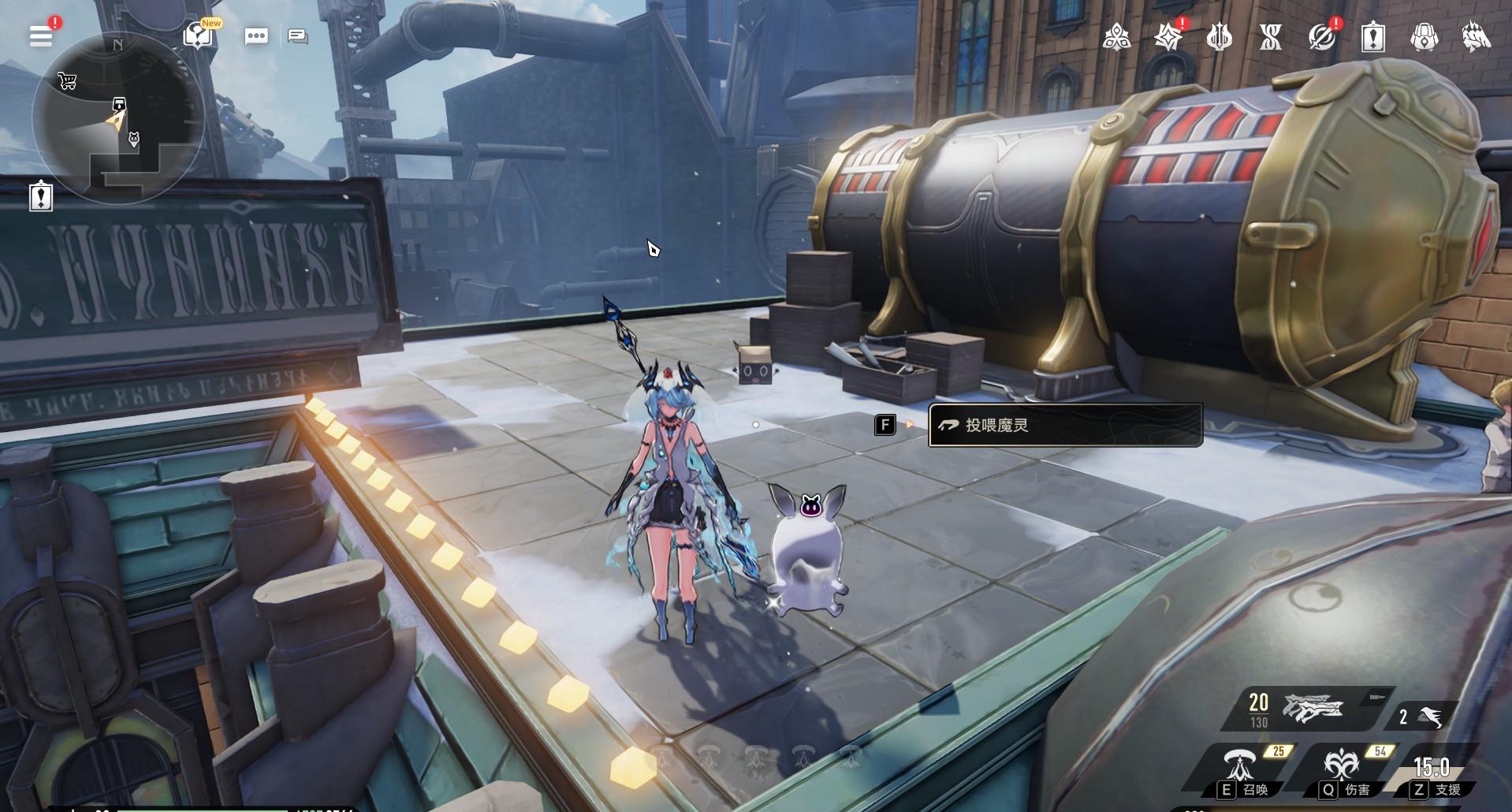
Task: Open the trident-shaped menu icon
Action: click(x=1219, y=36)
